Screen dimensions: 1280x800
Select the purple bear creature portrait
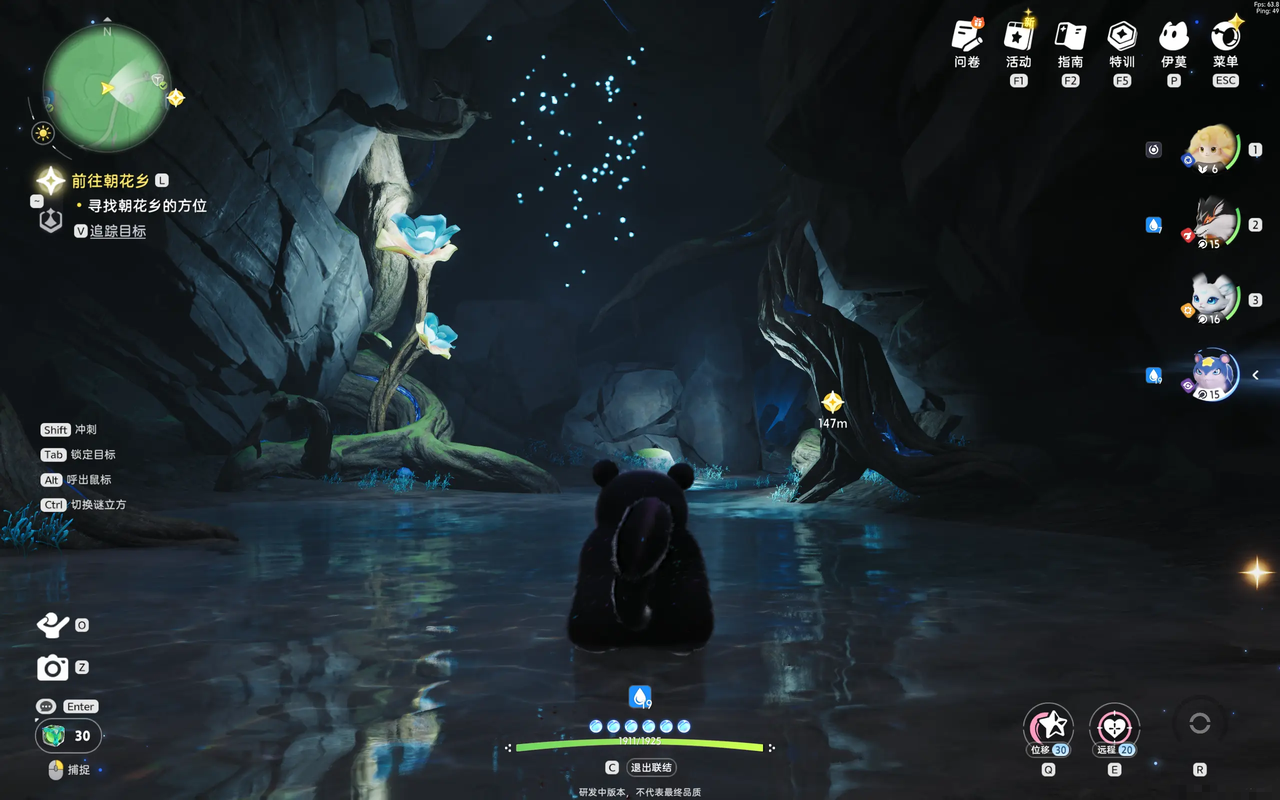(x=1212, y=375)
